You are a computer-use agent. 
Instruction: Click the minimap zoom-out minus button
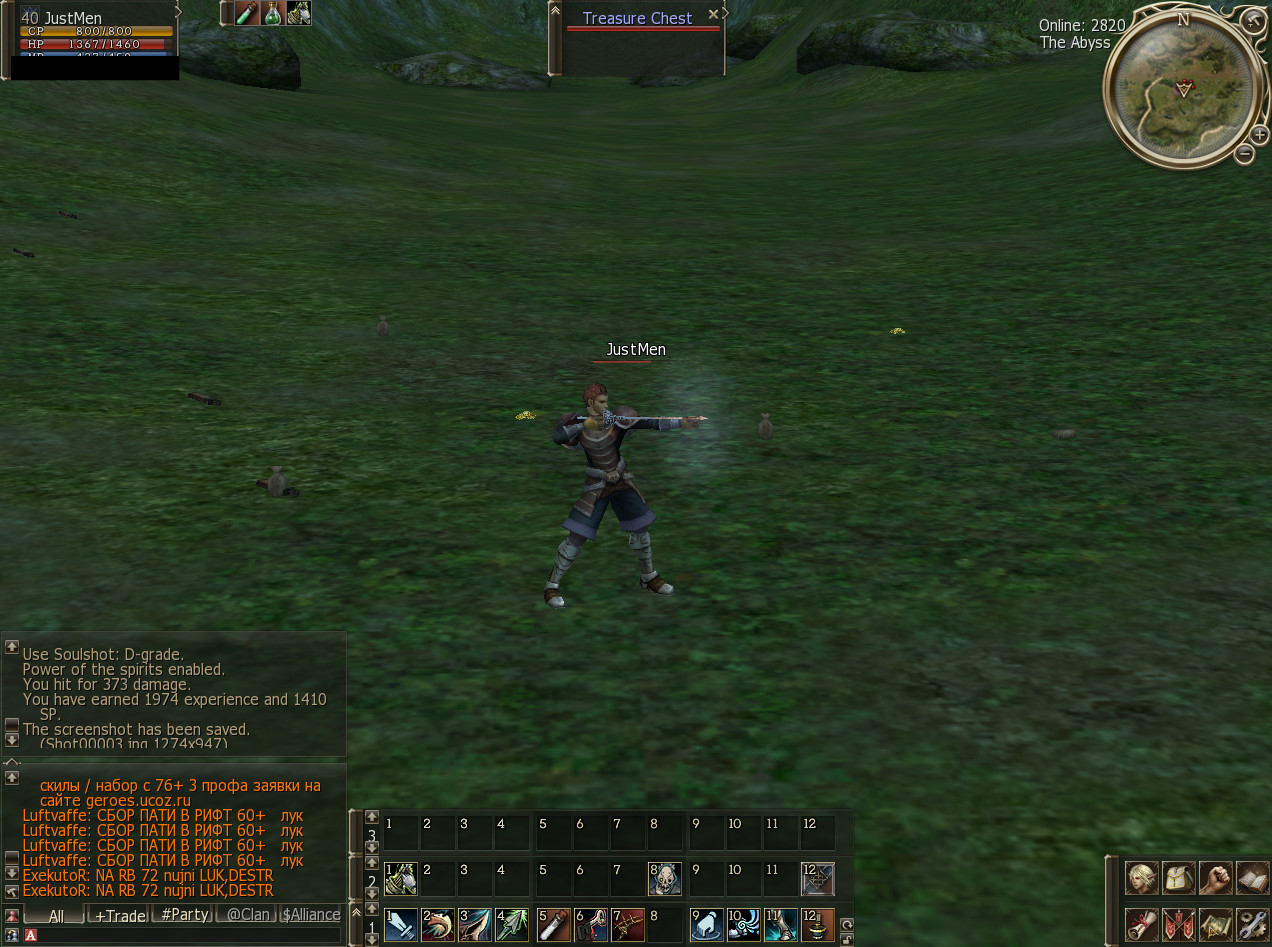tap(1245, 153)
